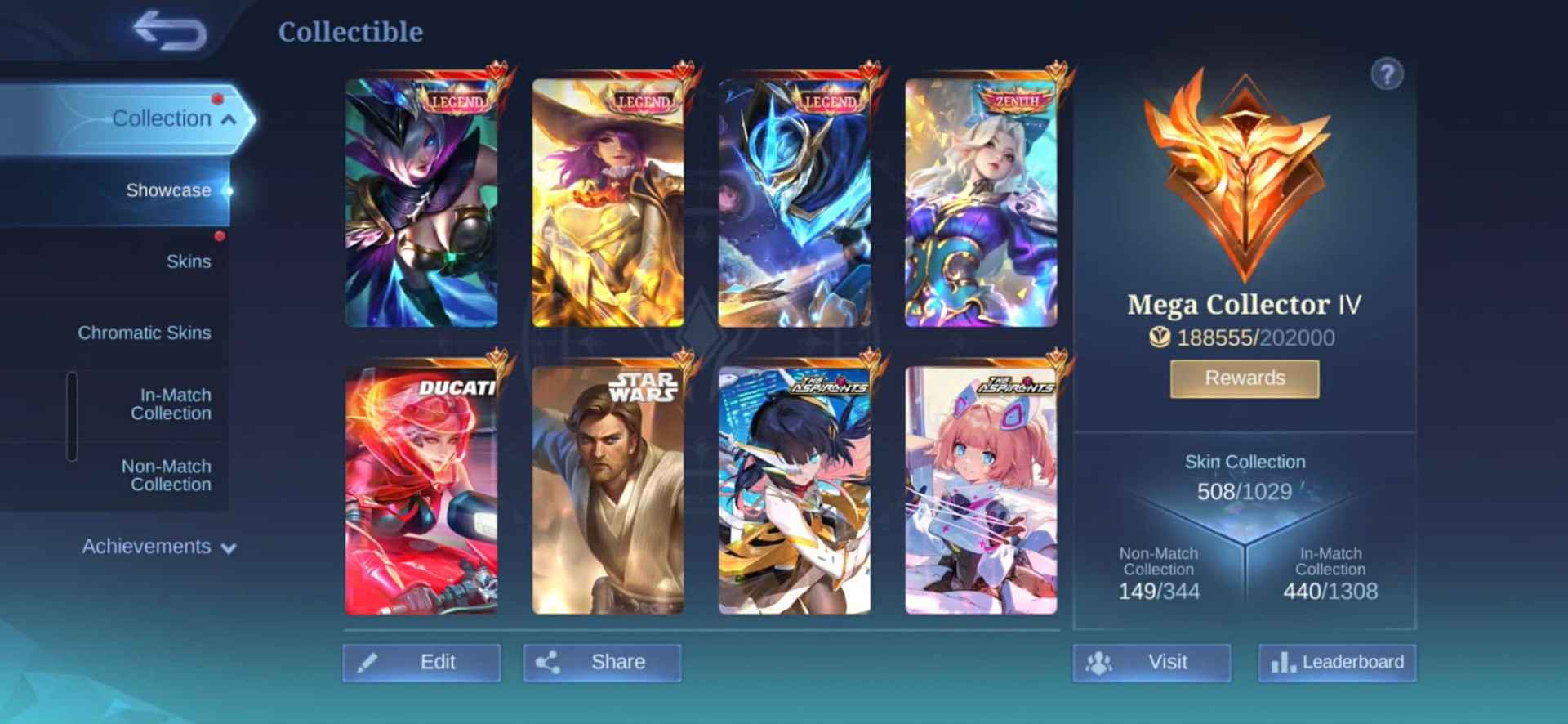The height and width of the screenshot is (724, 1568).
Task: Switch to the Skins tab
Action: tap(190, 261)
